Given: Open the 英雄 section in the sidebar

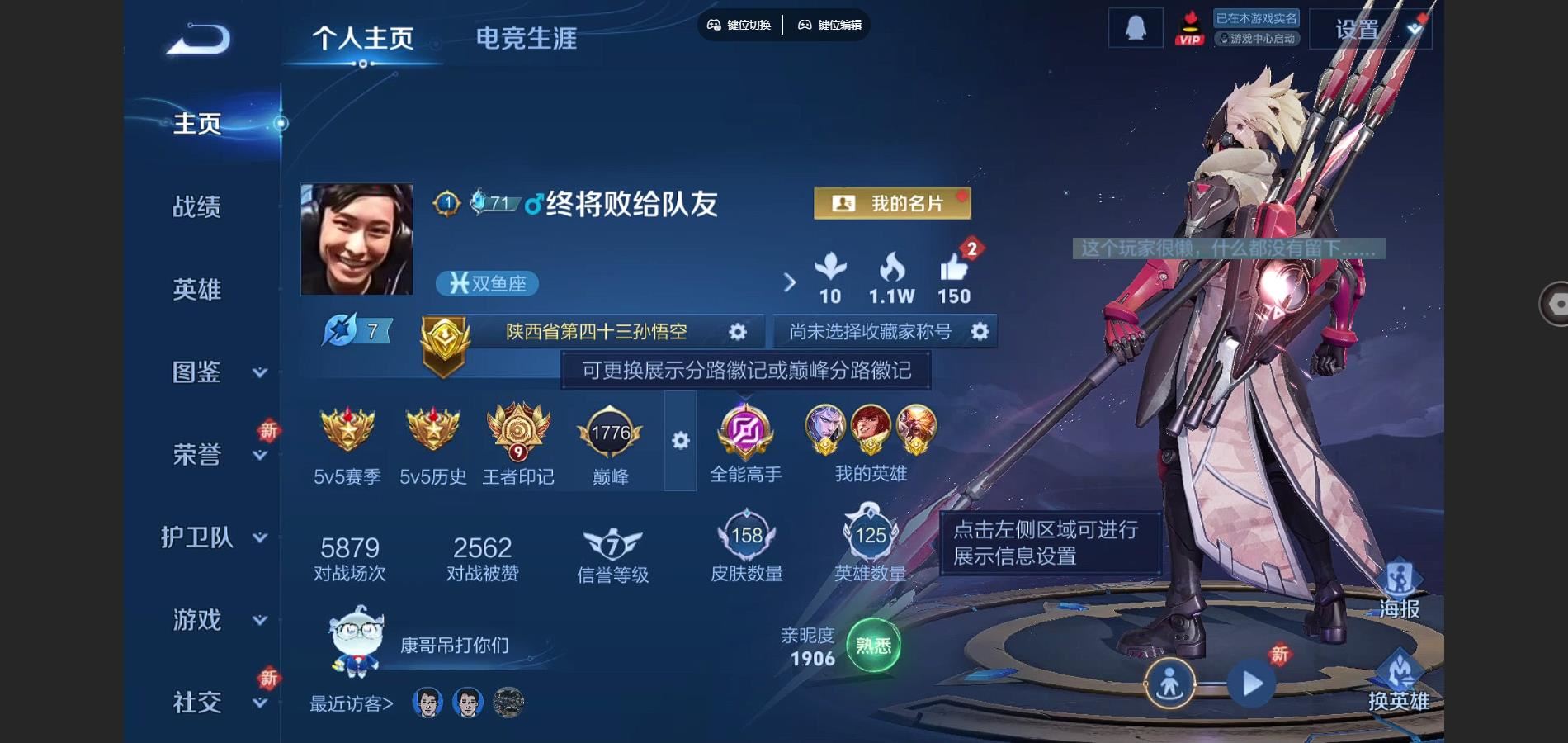Looking at the screenshot, I should (x=196, y=289).
